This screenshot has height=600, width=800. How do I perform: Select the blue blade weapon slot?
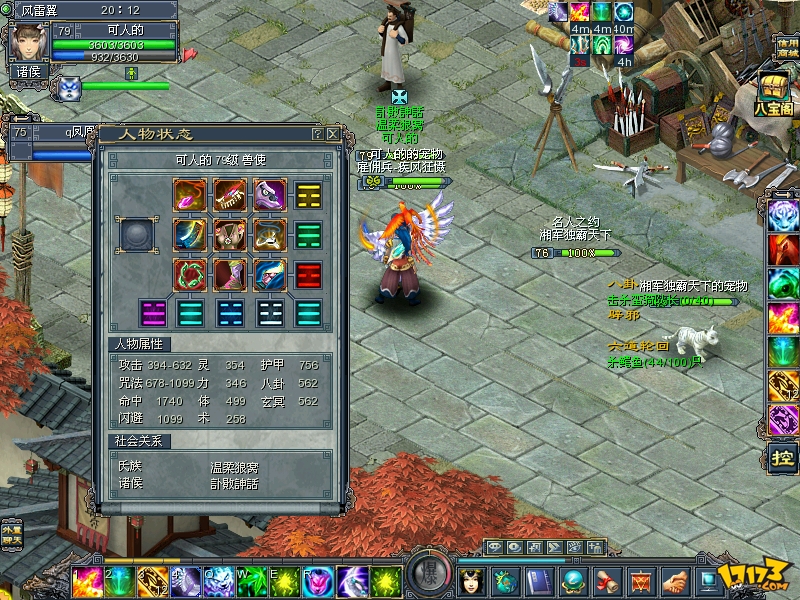click(x=190, y=234)
